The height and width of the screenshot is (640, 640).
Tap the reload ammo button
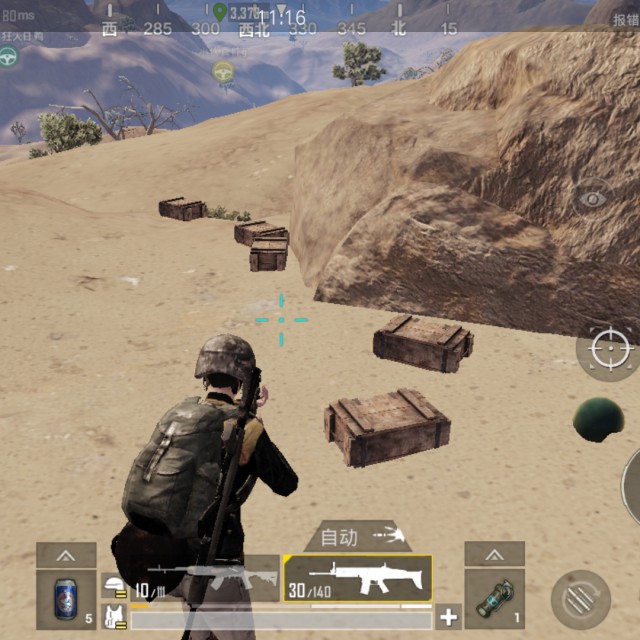580,599
